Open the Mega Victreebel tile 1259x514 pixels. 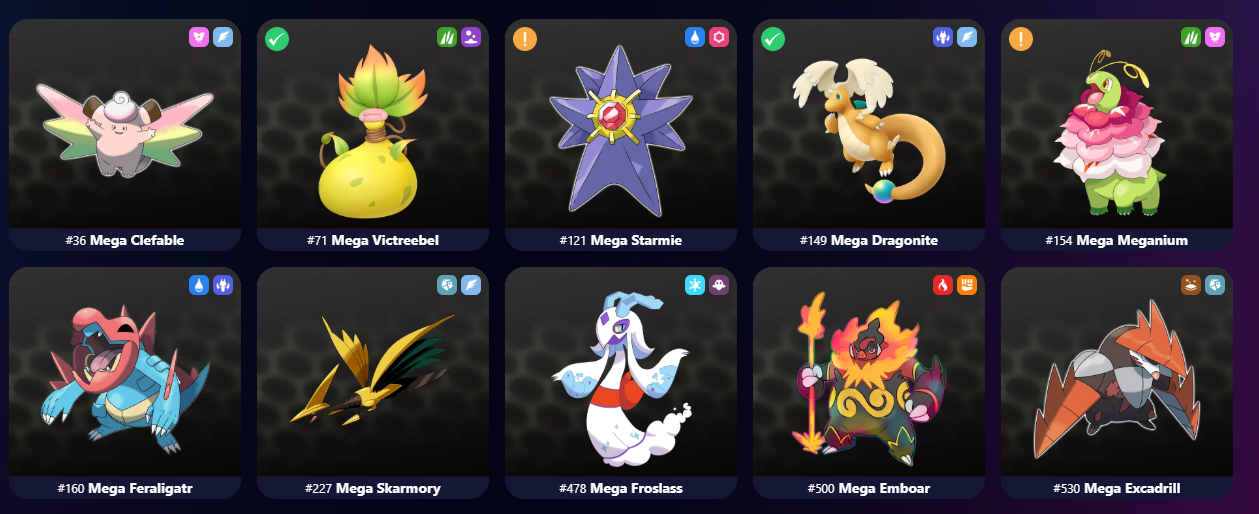(372, 130)
